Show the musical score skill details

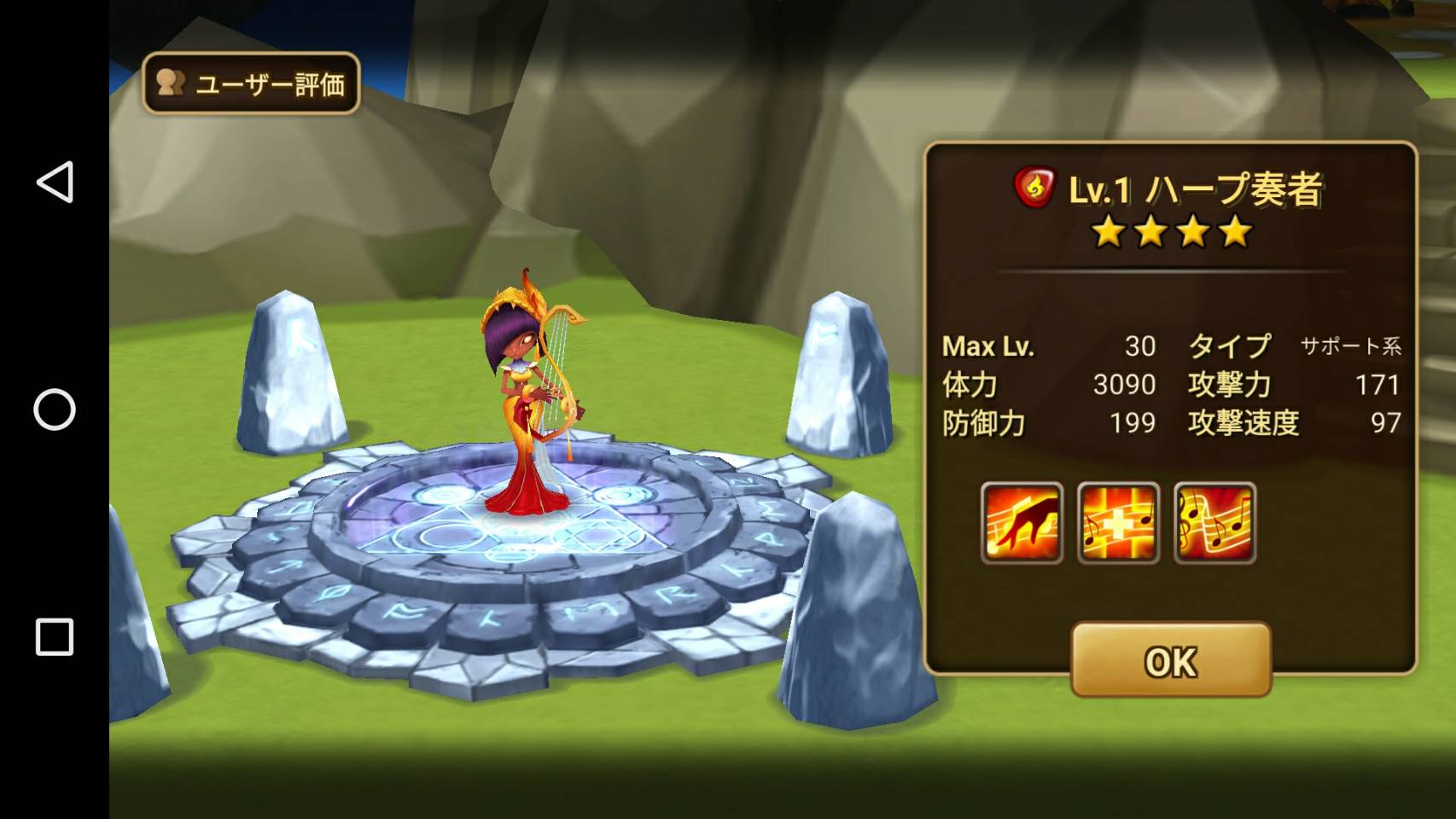pos(1214,522)
